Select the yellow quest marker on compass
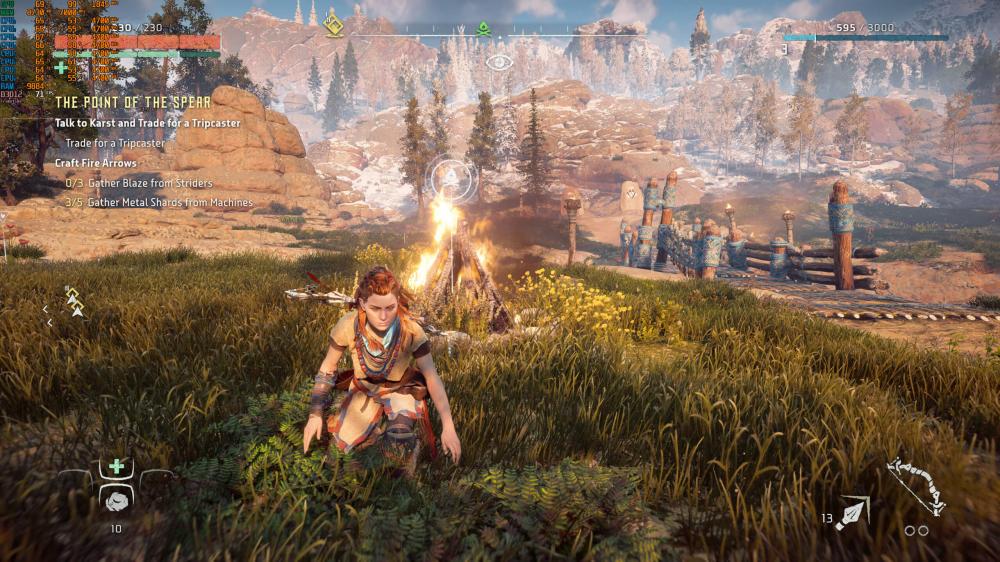The height and width of the screenshot is (562, 1000). click(x=334, y=24)
